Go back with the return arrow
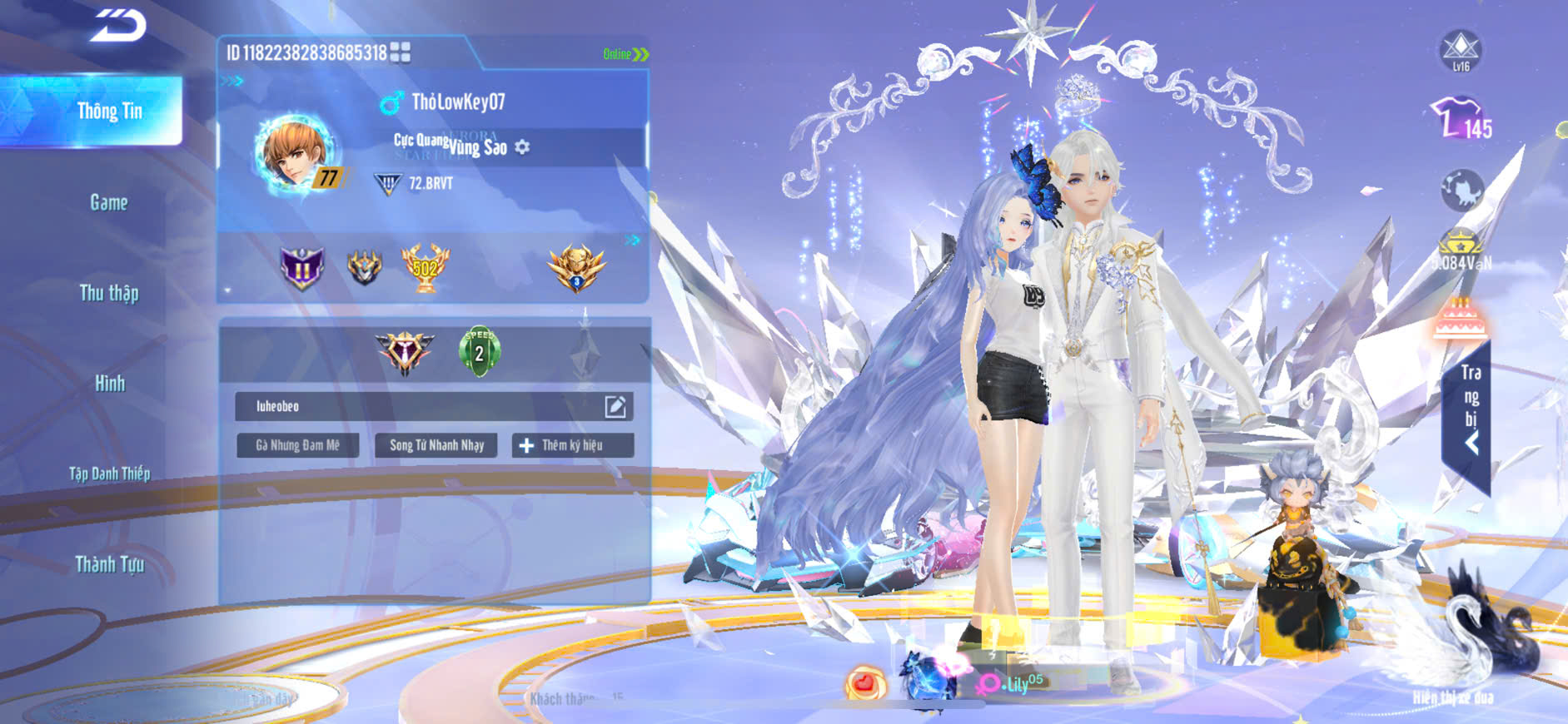Image resolution: width=1568 pixels, height=724 pixels. [x=118, y=26]
